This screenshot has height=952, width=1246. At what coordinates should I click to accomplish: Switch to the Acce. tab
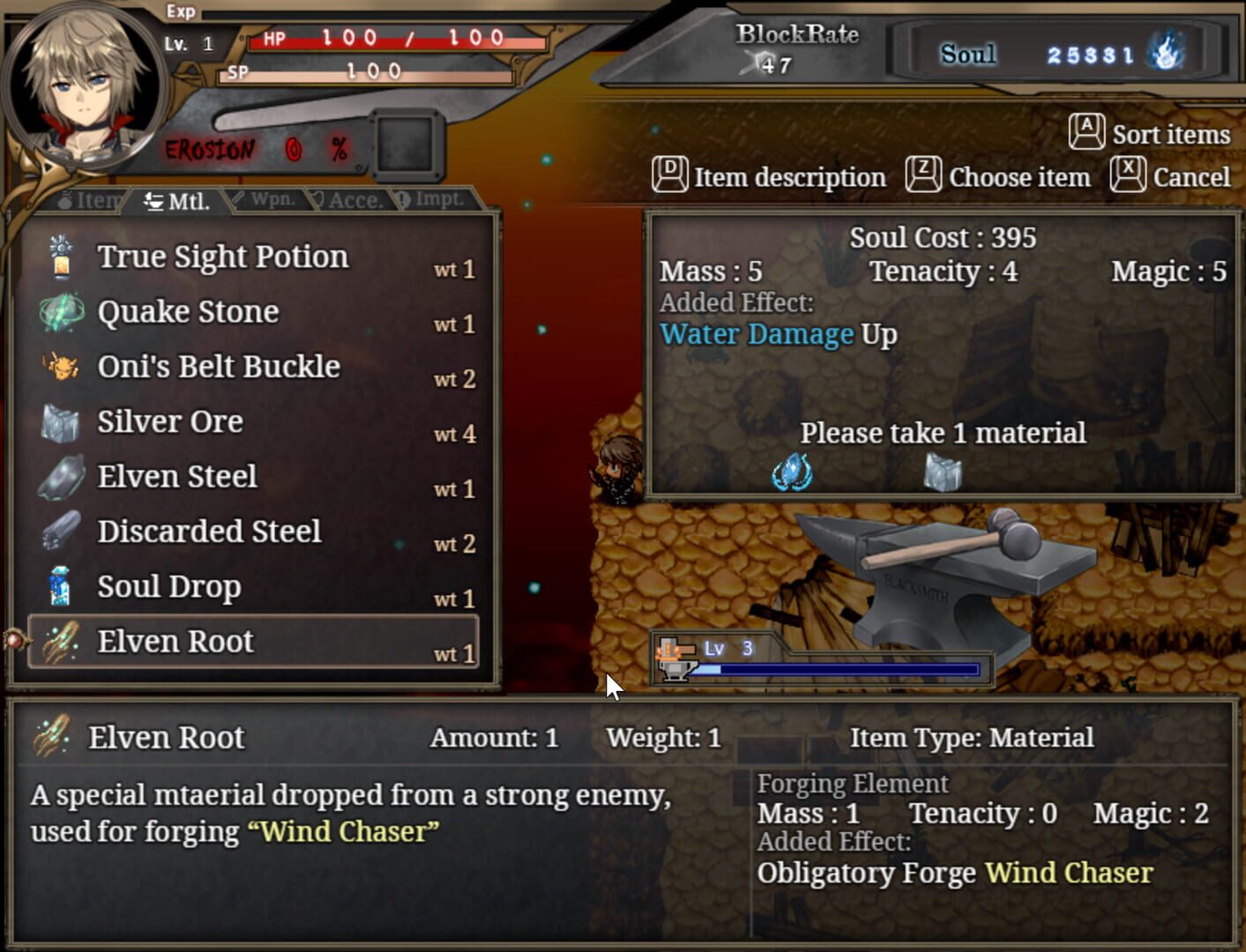coord(351,198)
